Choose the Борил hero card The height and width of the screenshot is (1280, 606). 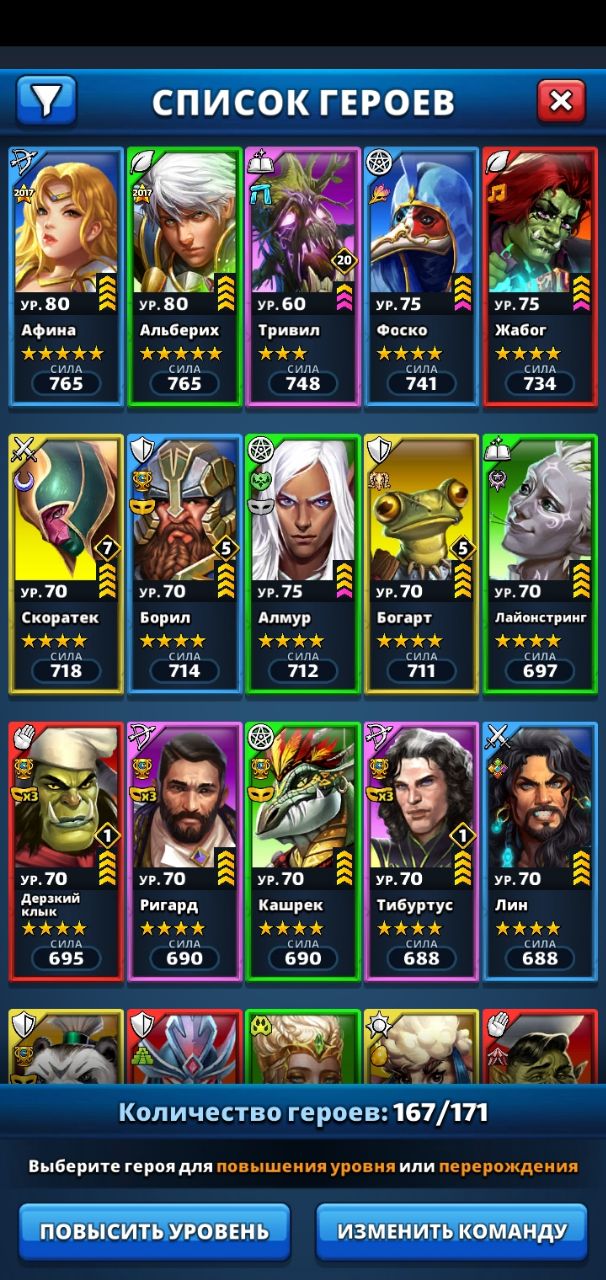(x=184, y=562)
